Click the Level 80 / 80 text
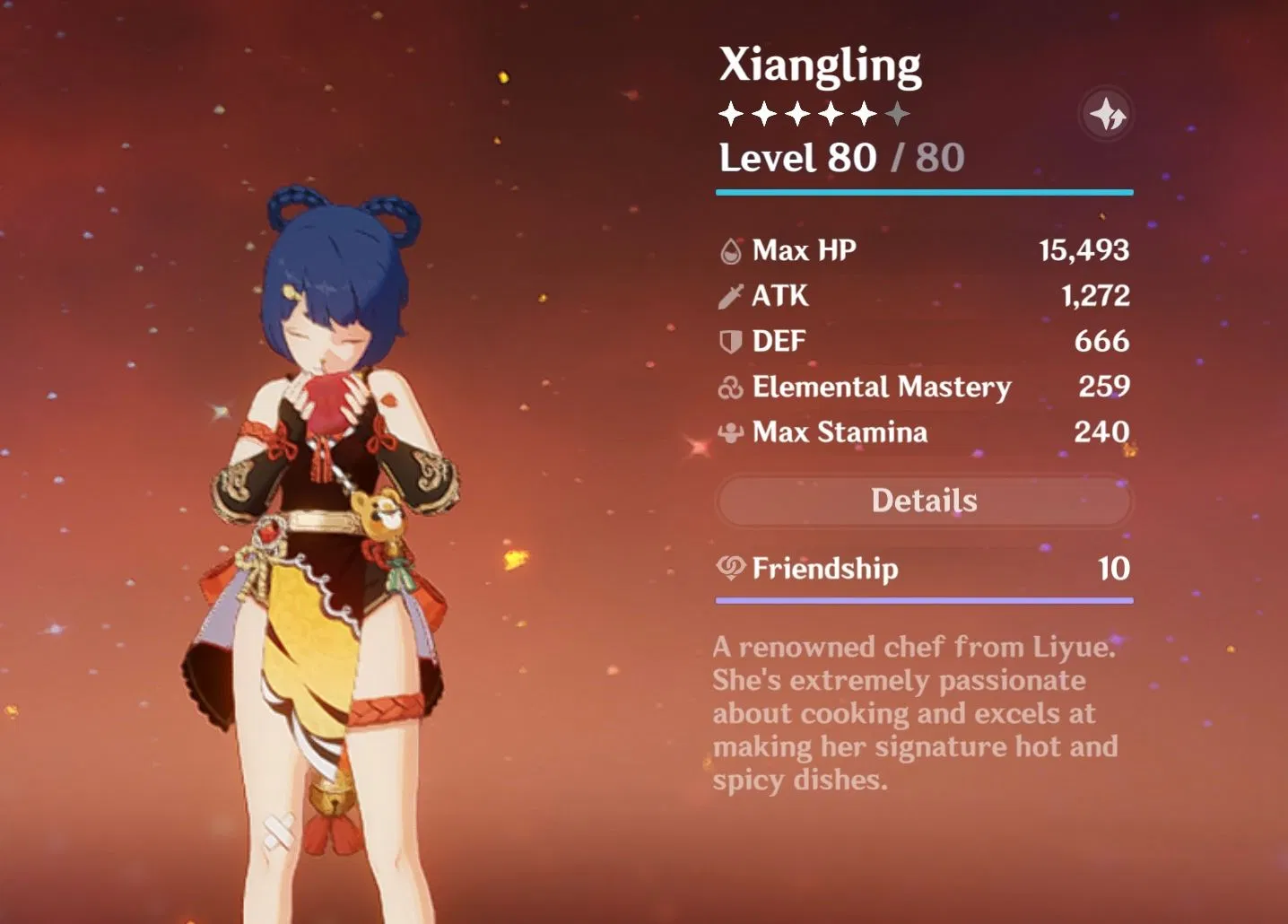 tap(841, 159)
